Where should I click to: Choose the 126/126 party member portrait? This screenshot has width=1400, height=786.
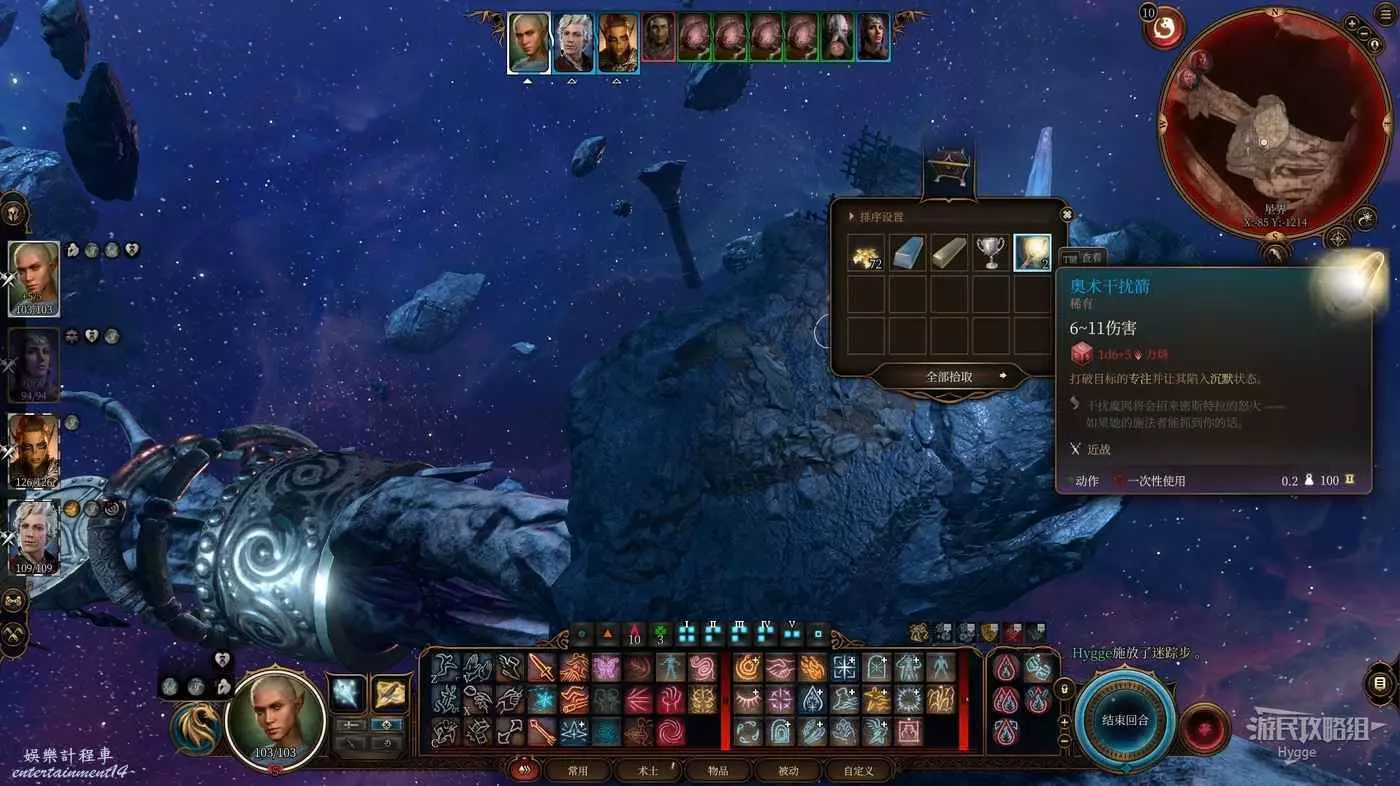pos(34,451)
